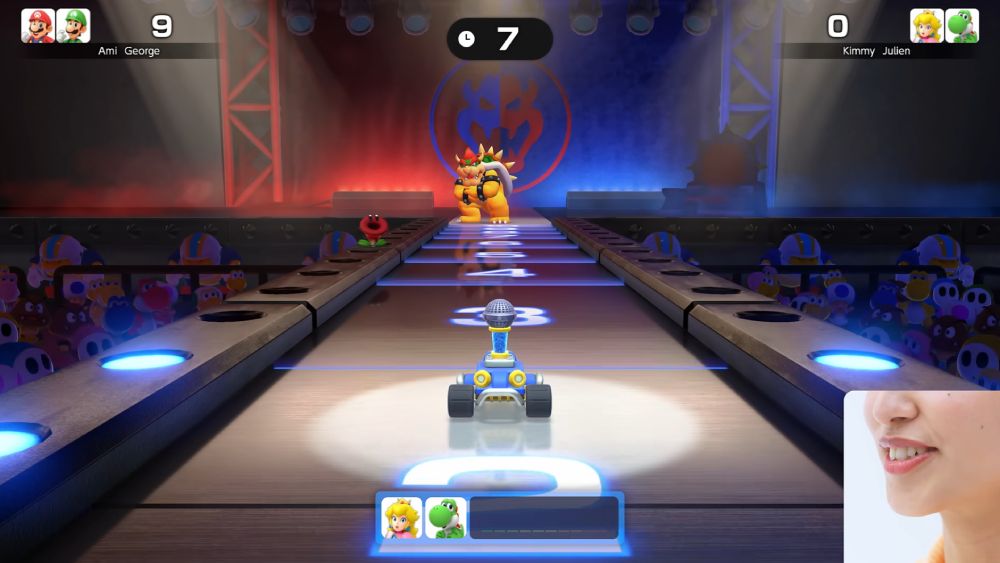Select Luigi's portrait above George's name
Image resolution: width=1000 pixels, height=563 pixels.
[x=73, y=26]
